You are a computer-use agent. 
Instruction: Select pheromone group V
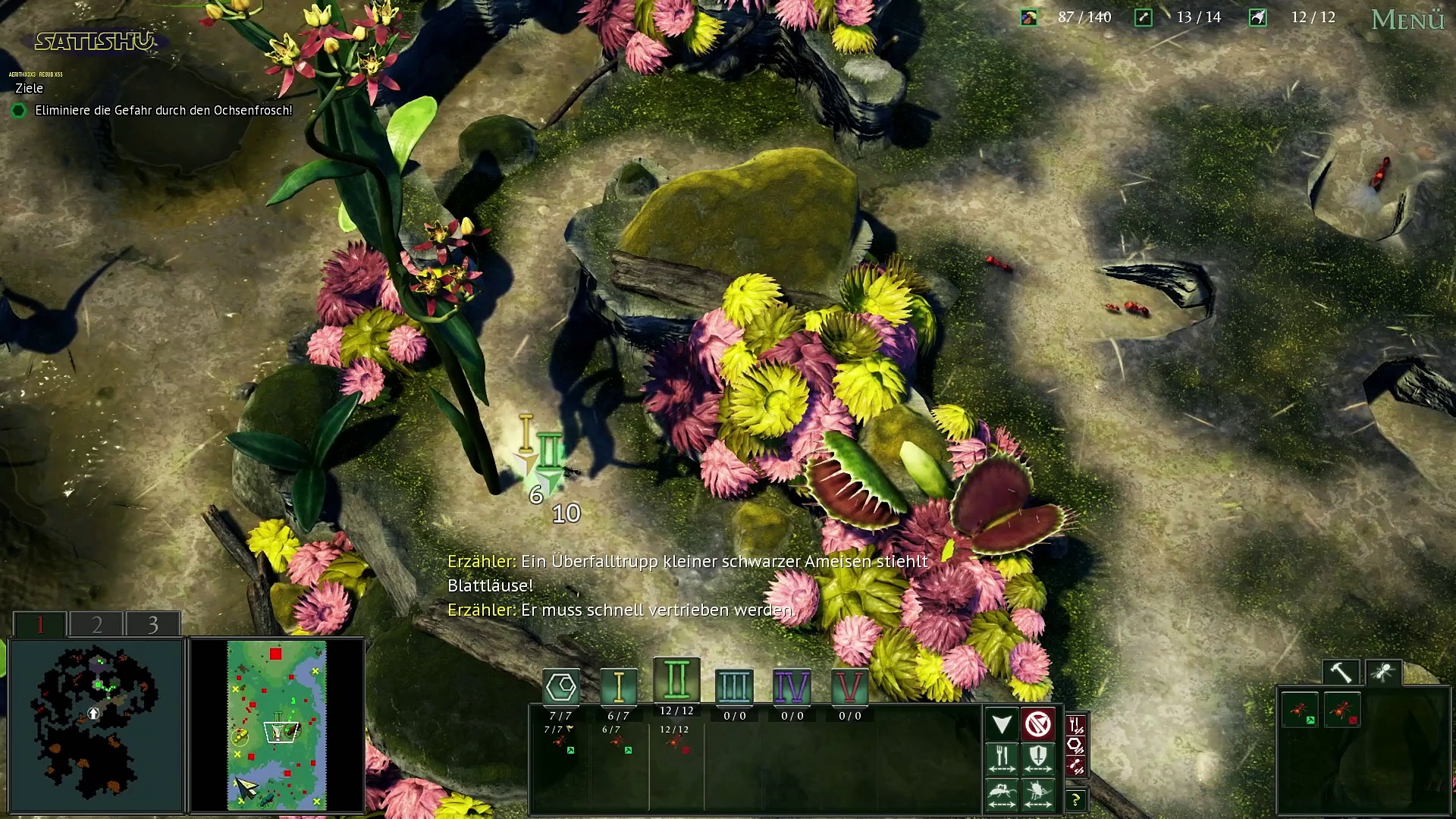849,687
